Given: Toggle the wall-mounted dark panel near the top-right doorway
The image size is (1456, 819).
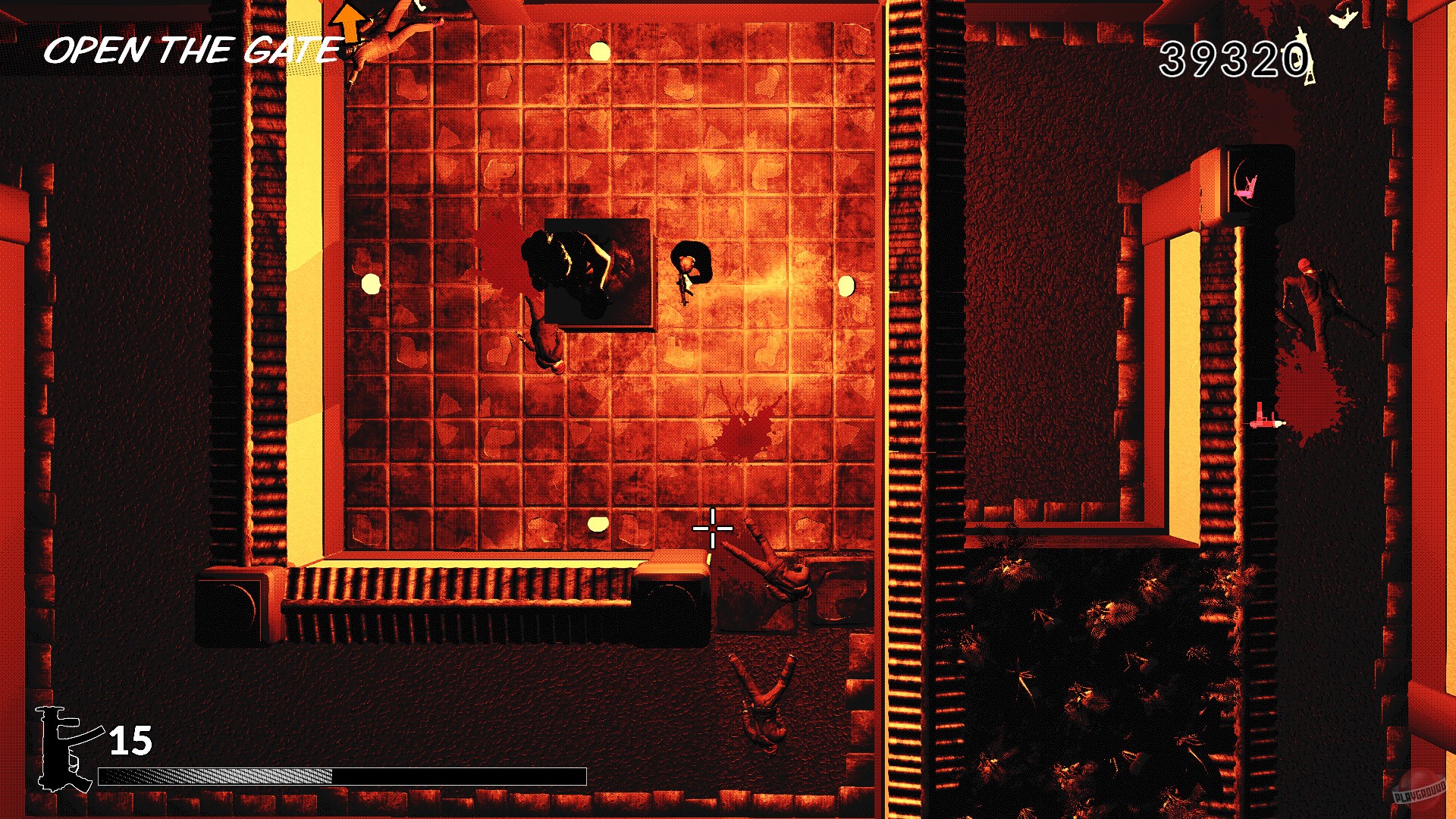Looking at the screenshot, I should (1263, 182).
